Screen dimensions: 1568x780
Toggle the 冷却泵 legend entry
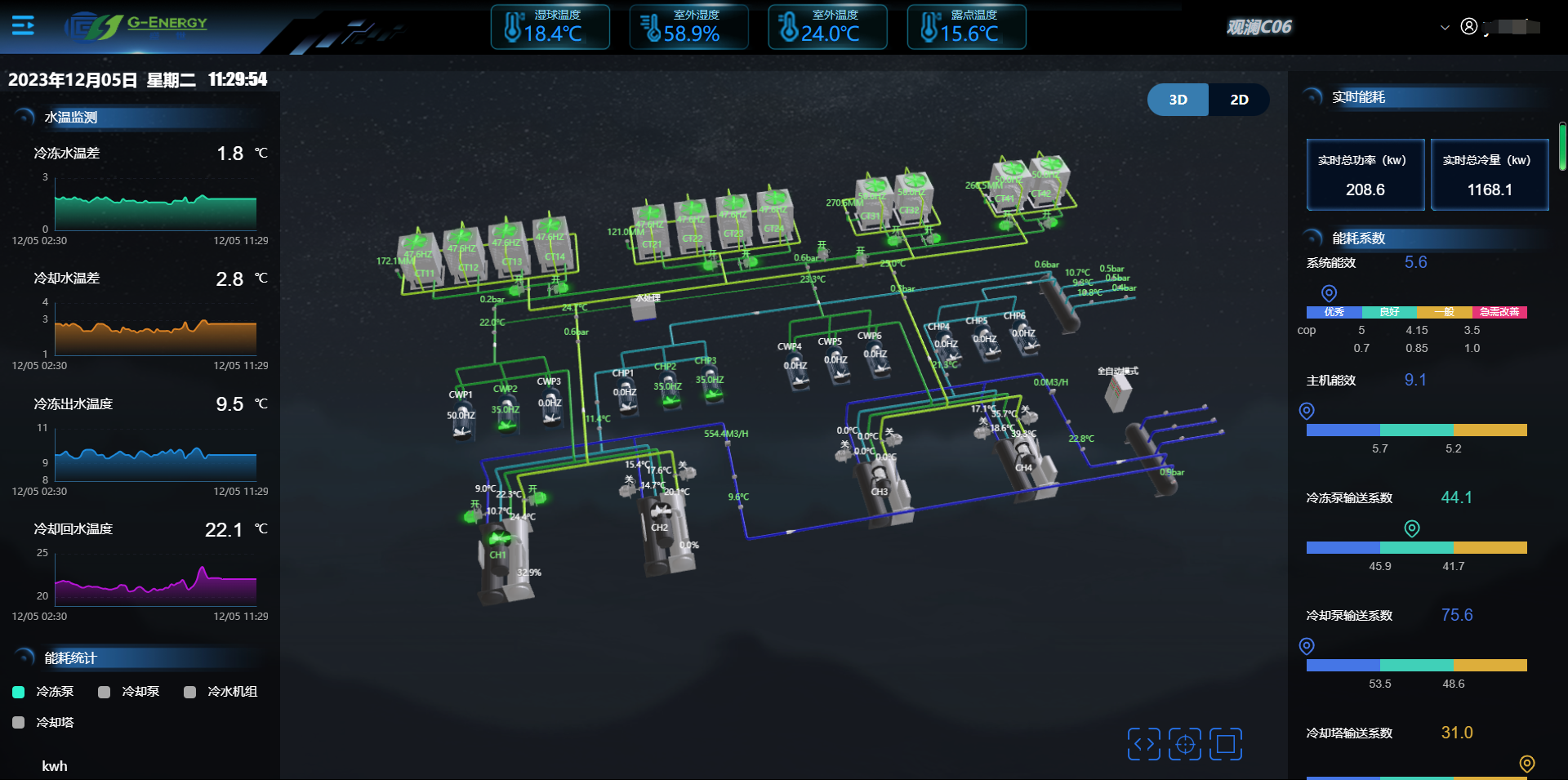point(129,692)
